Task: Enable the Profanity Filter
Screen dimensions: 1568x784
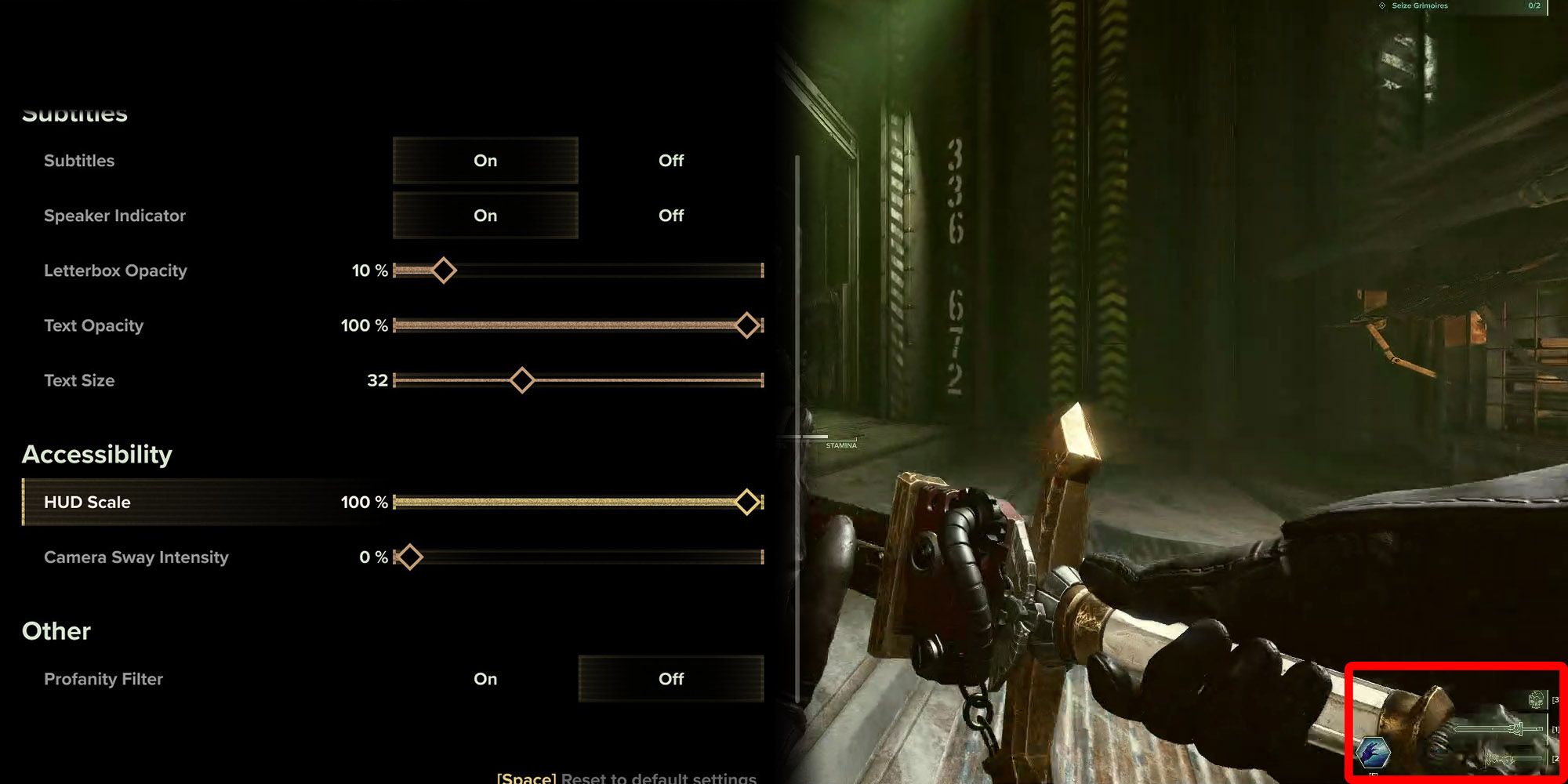Action: pyautogui.click(x=485, y=679)
